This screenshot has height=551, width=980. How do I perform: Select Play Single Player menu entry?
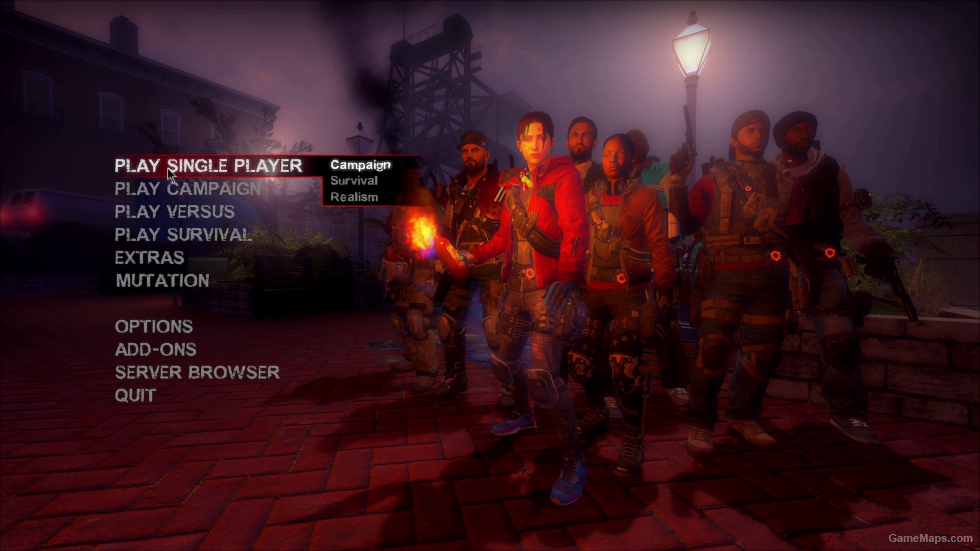[208, 166]
